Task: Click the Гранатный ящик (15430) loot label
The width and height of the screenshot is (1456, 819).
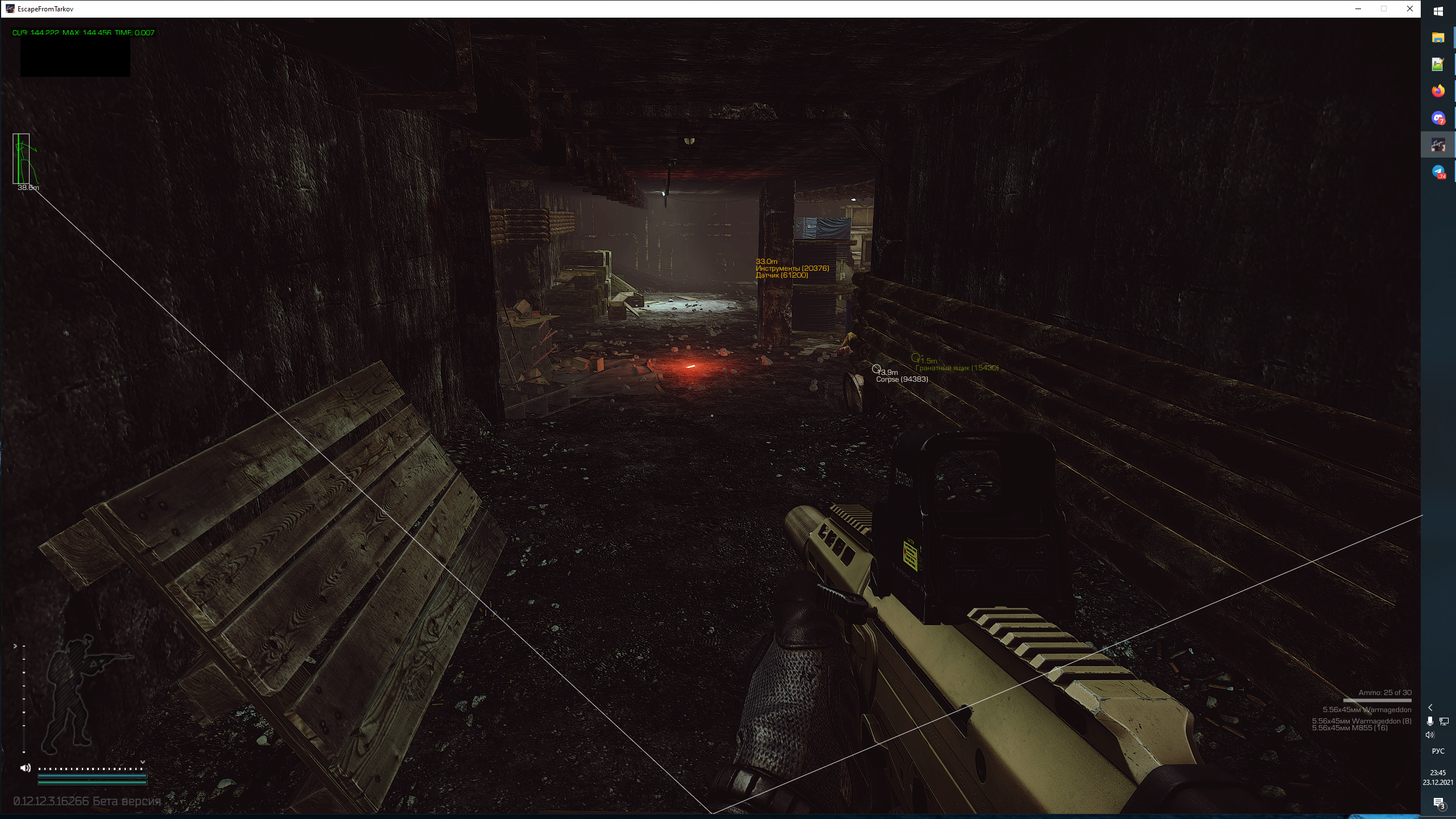Action: tap(957, 367)
